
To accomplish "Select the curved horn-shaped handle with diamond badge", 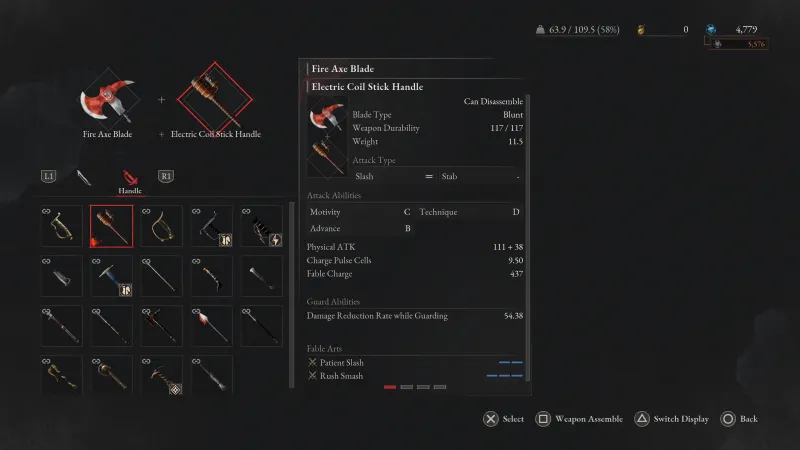I will [x=162, y=376].
